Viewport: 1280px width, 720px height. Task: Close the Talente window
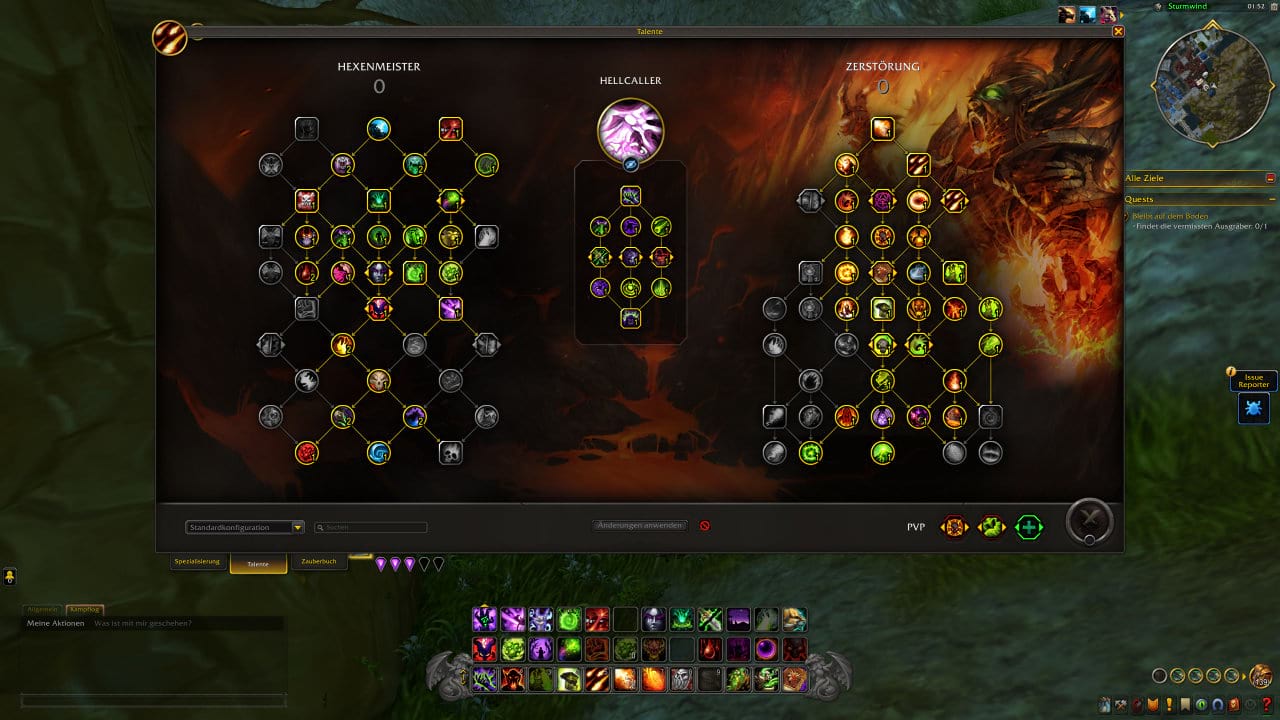[1118, 32]
